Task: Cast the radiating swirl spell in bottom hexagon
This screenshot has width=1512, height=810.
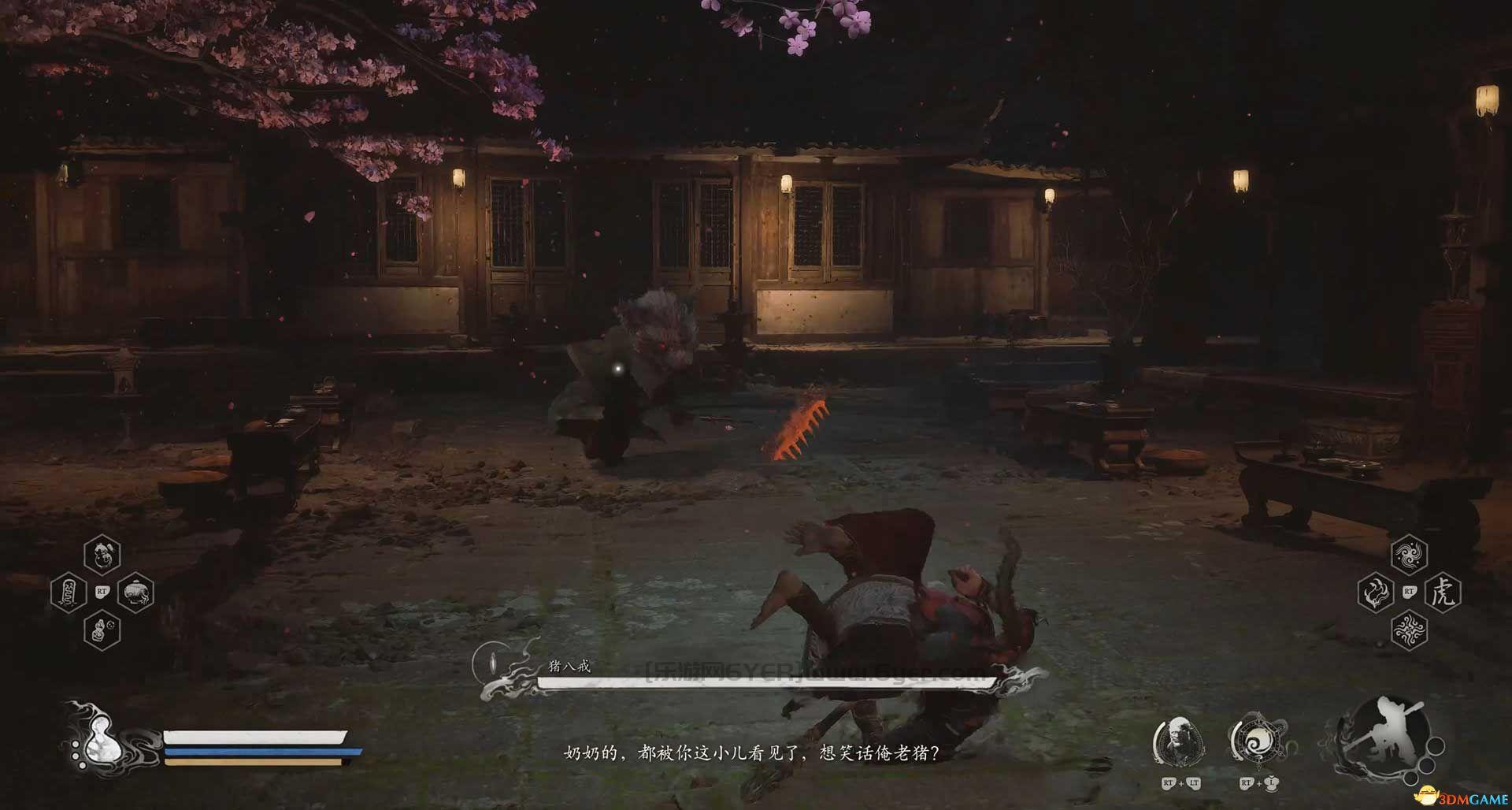Action: (1409, 629)
